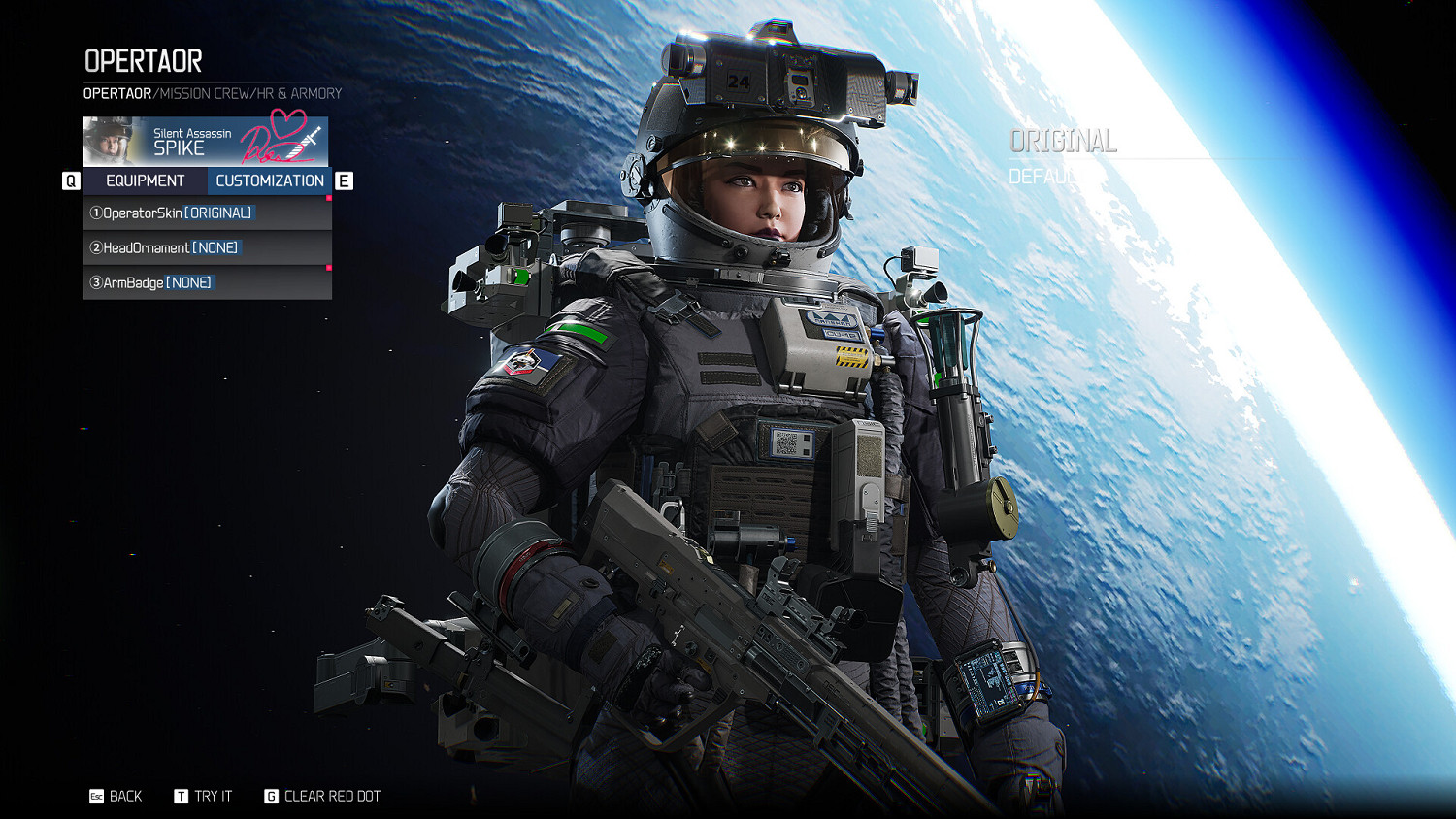Select the ORIGINAL default skin preview
1456x819 pixels.
(1063, 142)
